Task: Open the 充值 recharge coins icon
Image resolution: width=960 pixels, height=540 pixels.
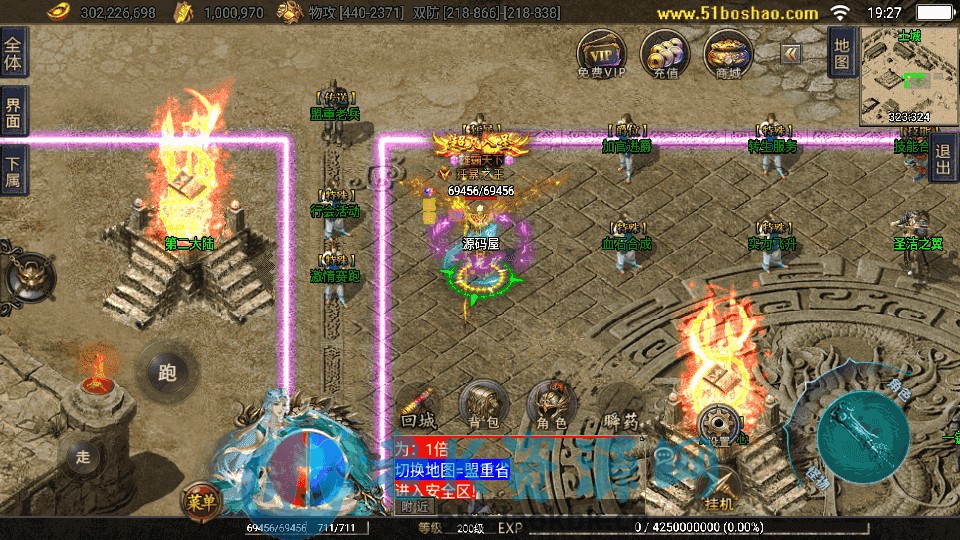Action: [666, 53]
